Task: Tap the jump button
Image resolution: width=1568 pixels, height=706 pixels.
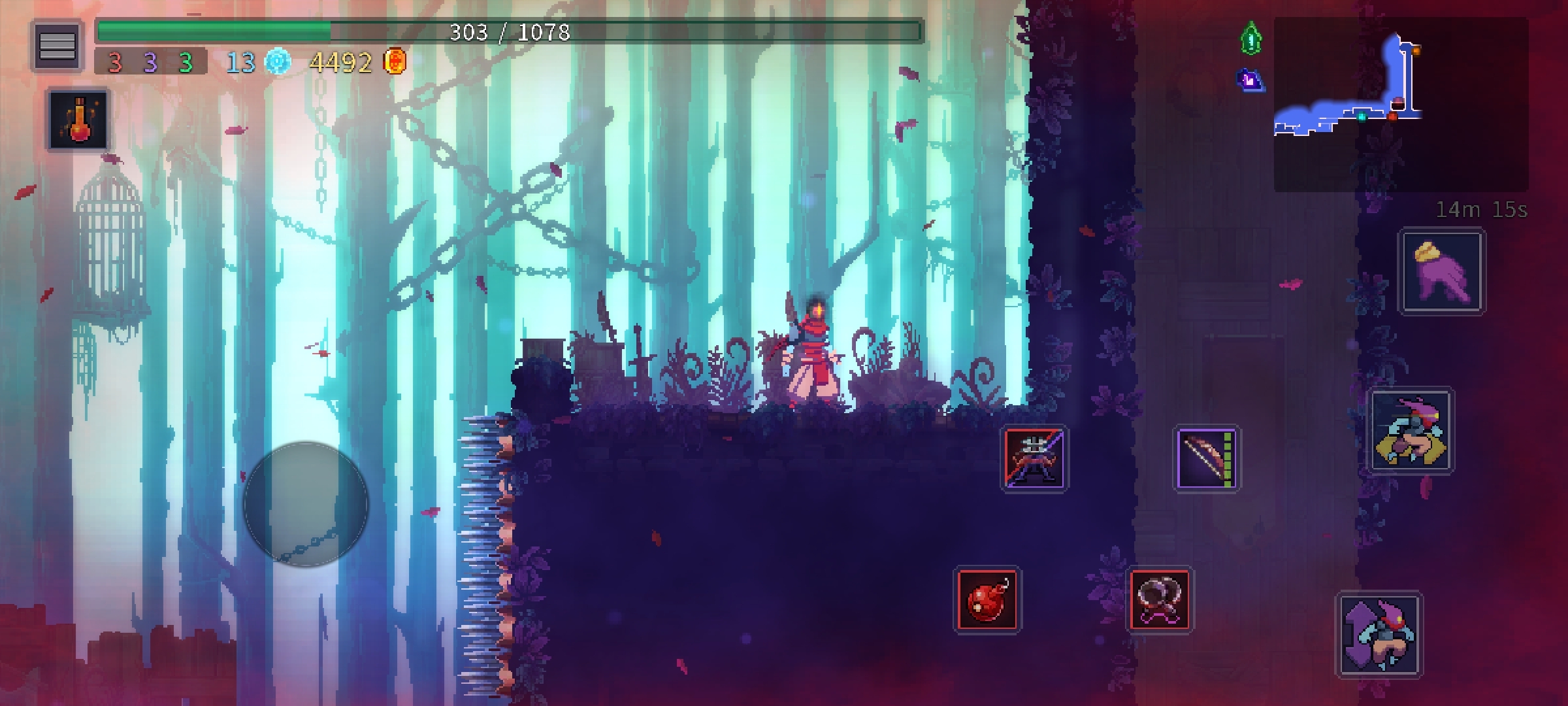Action: coord(1379,633)
